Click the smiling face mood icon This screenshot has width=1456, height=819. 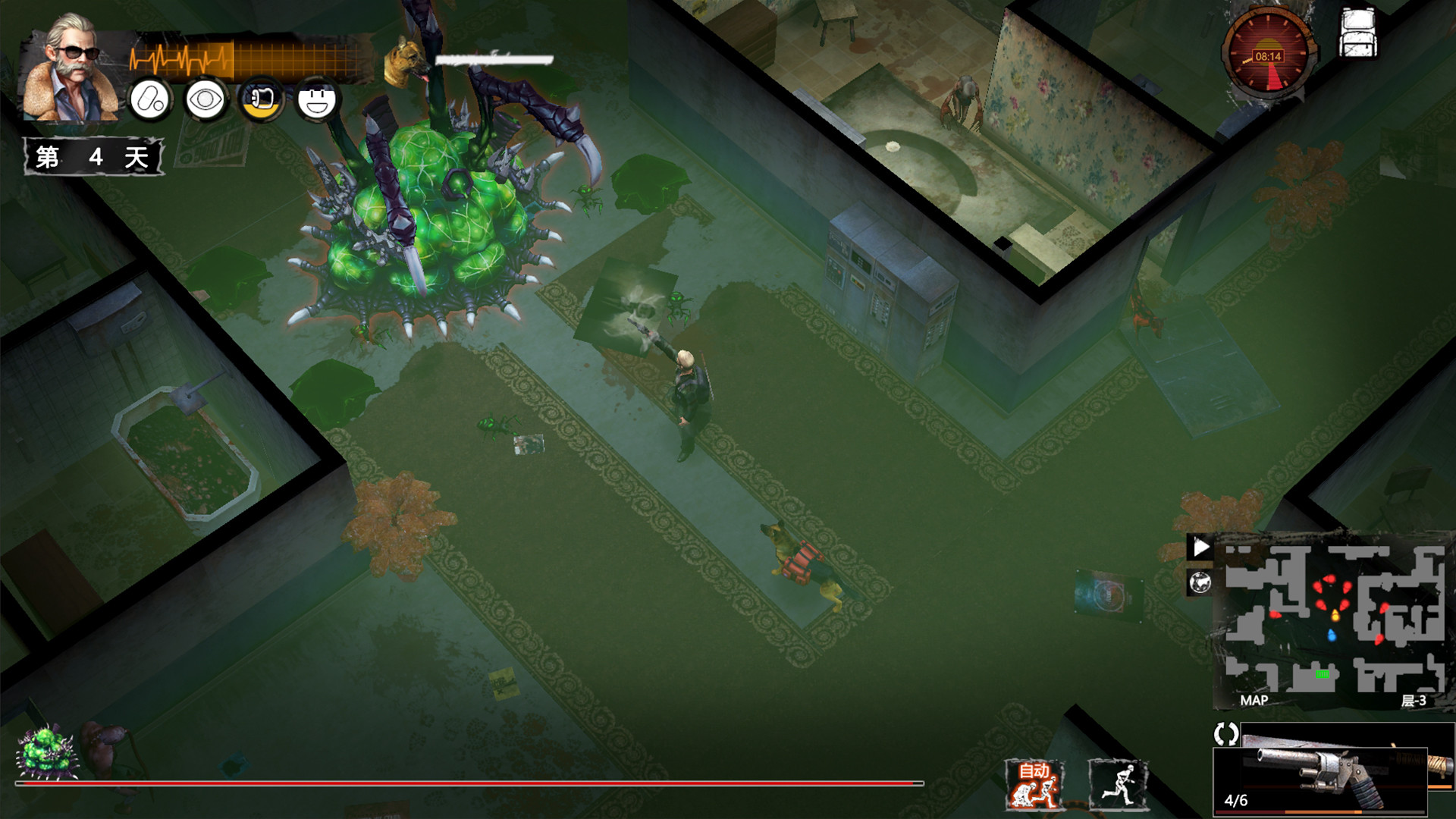point(318,101)
